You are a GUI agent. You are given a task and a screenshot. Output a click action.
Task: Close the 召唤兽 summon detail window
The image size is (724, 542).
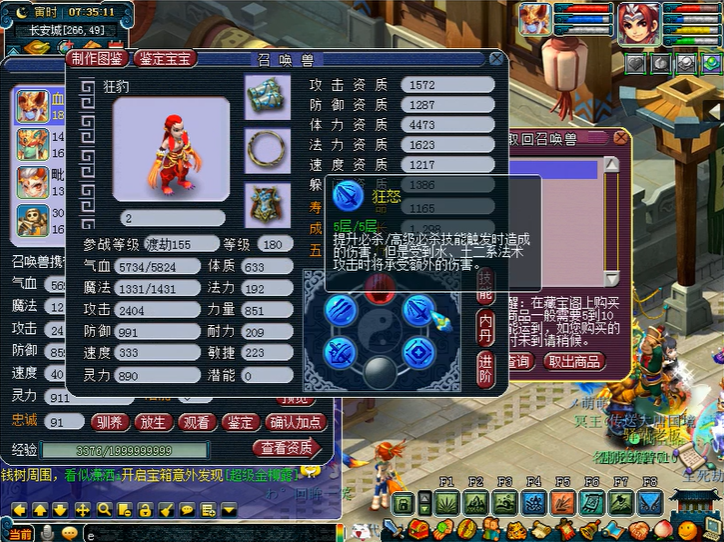[497, 60]
